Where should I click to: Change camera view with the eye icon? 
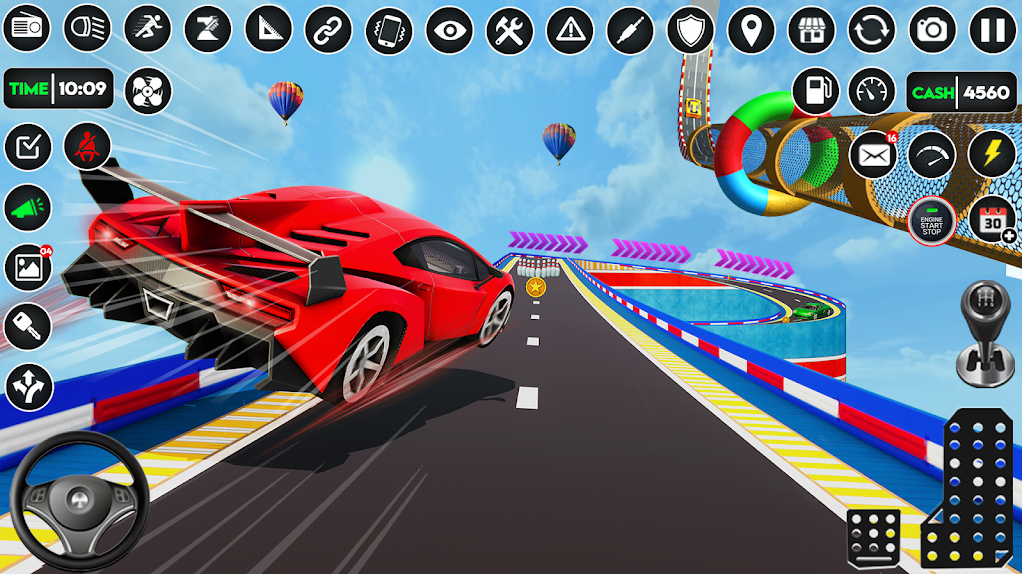[x=449, y=30]
